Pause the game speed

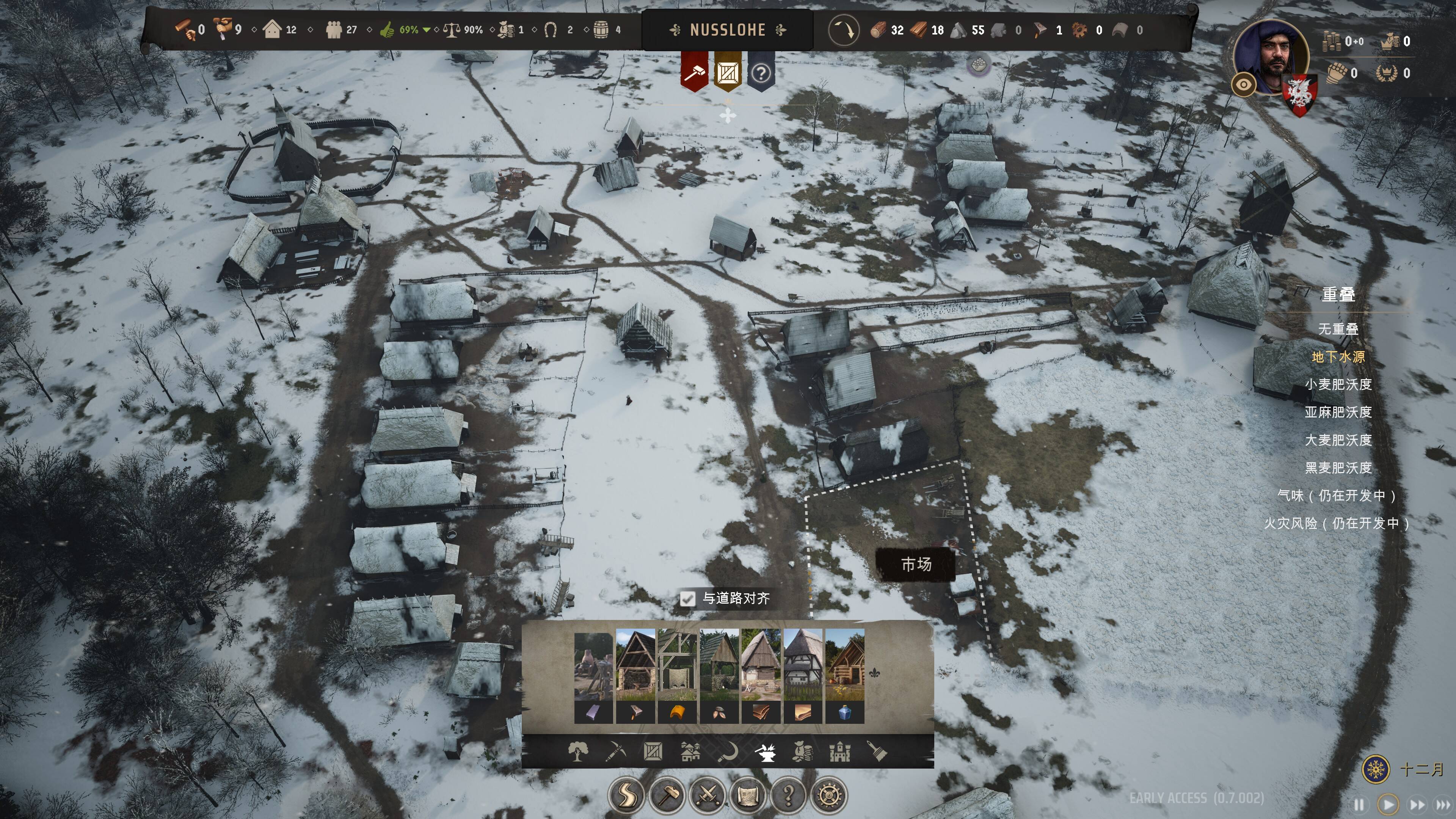pyautogui.click(x=1359, y=804)
